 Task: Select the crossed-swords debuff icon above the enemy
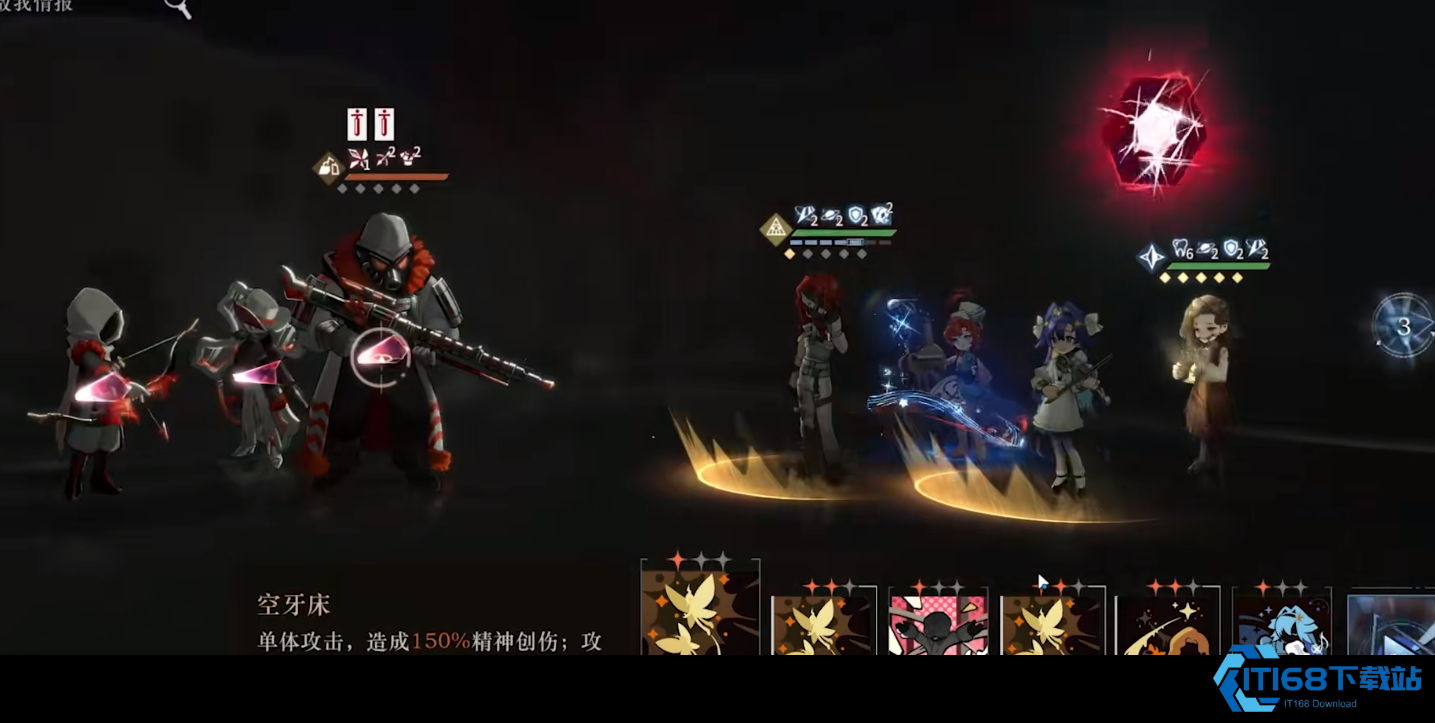(383, 155)
